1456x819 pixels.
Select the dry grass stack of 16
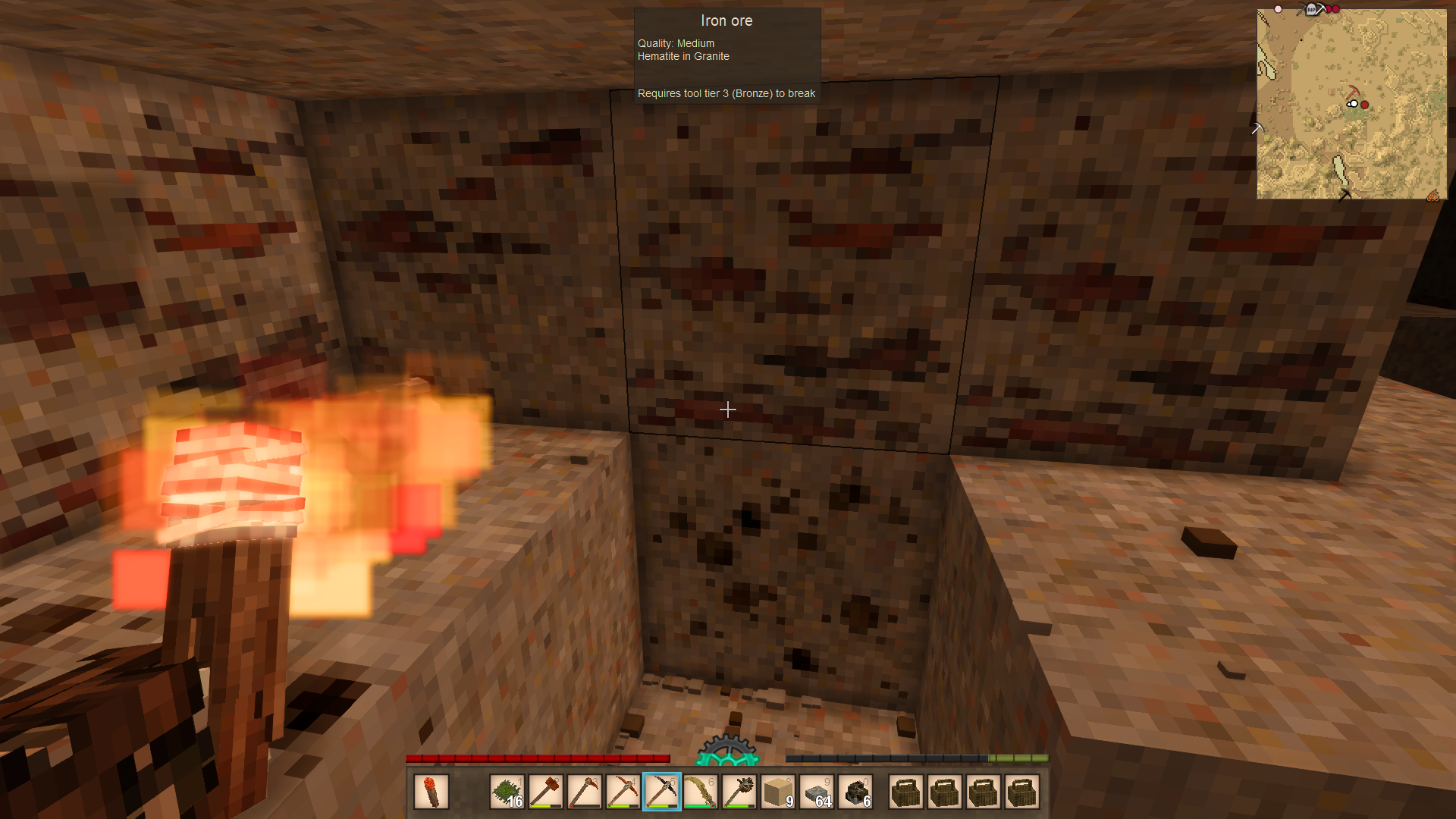(x=507, y=792)
